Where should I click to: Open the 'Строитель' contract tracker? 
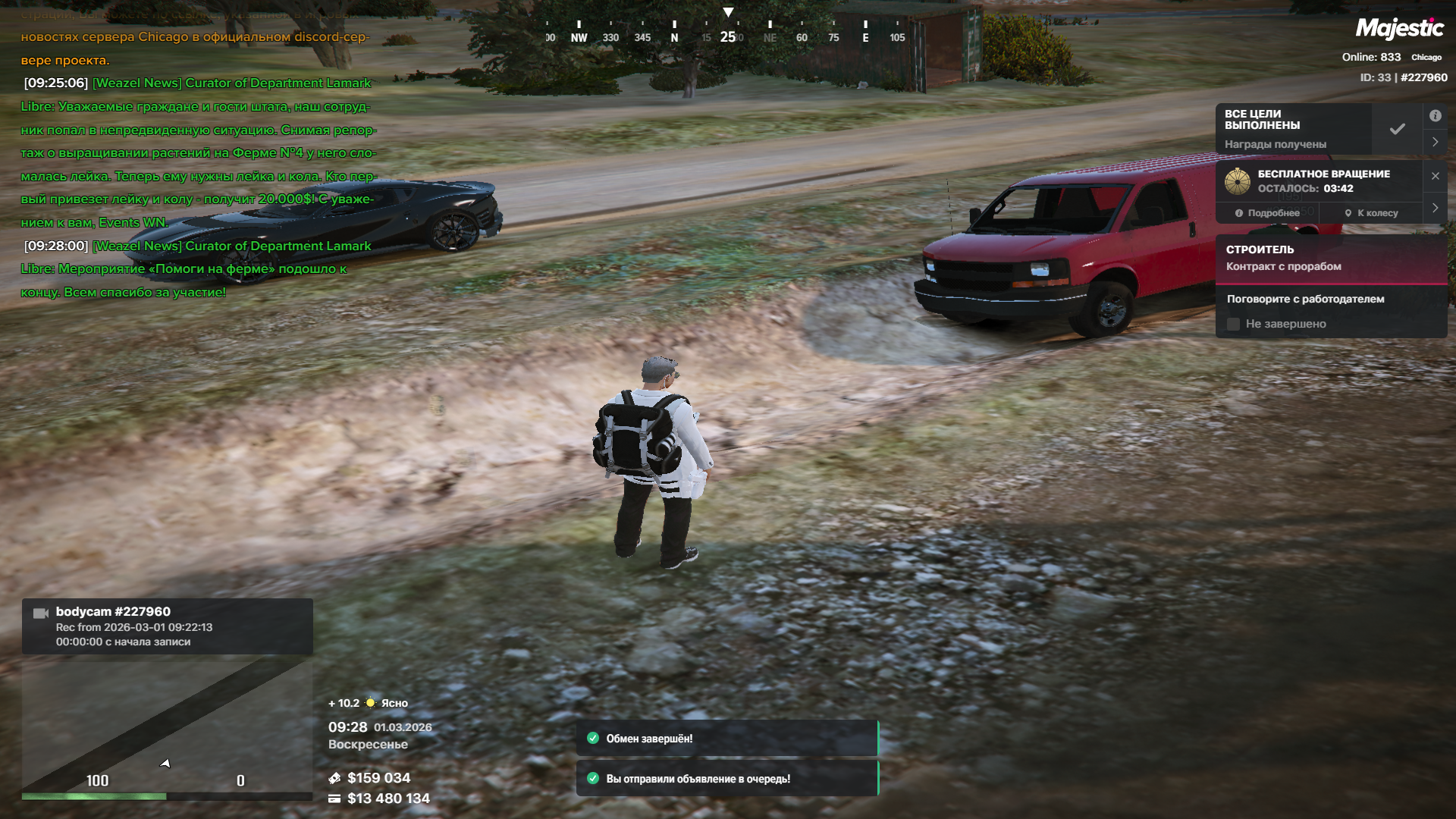coord(1331,258)
